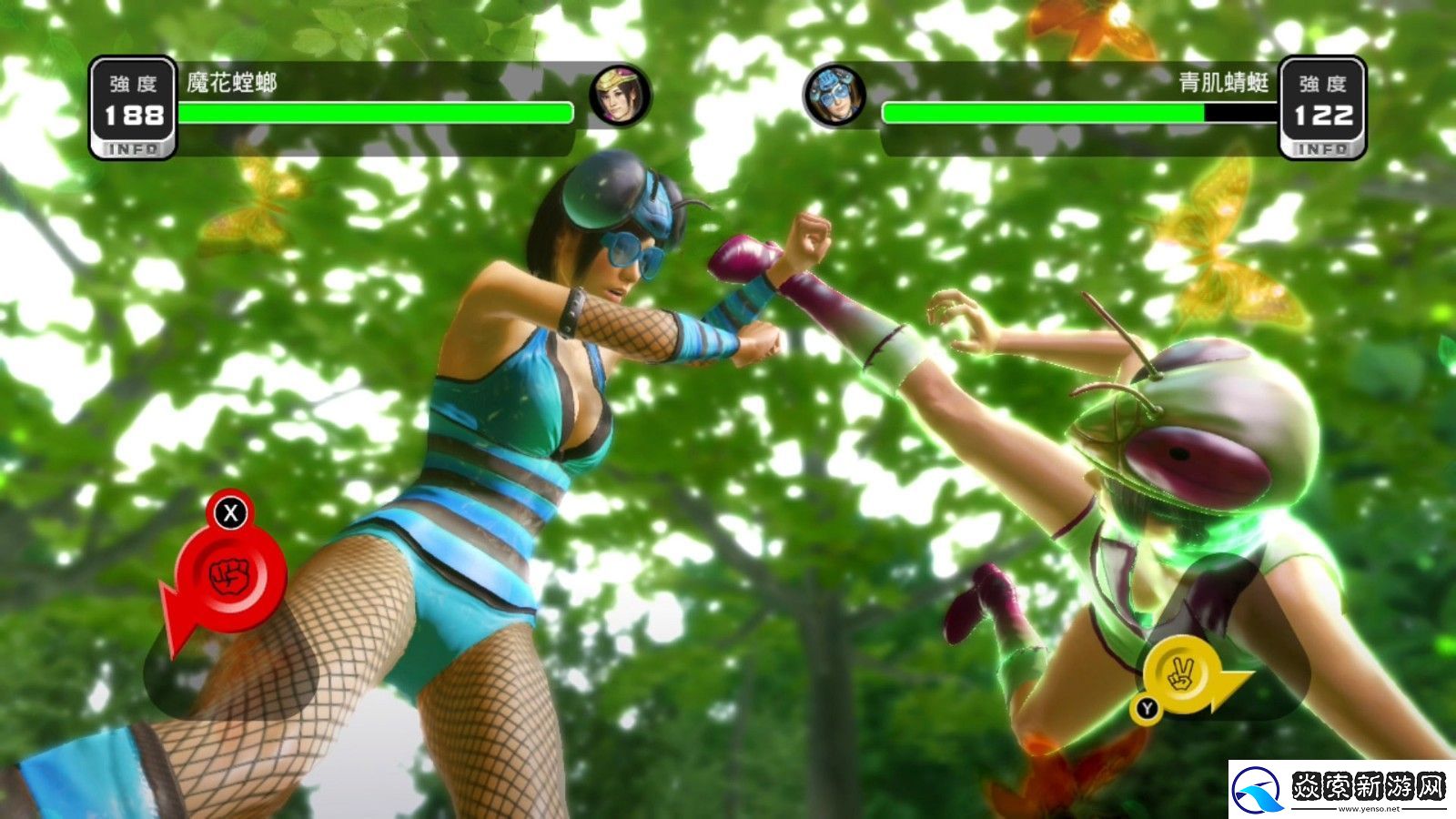1456x819 pixels.
Task: Choose the red rock fist attack
Action: click(229, 575)
